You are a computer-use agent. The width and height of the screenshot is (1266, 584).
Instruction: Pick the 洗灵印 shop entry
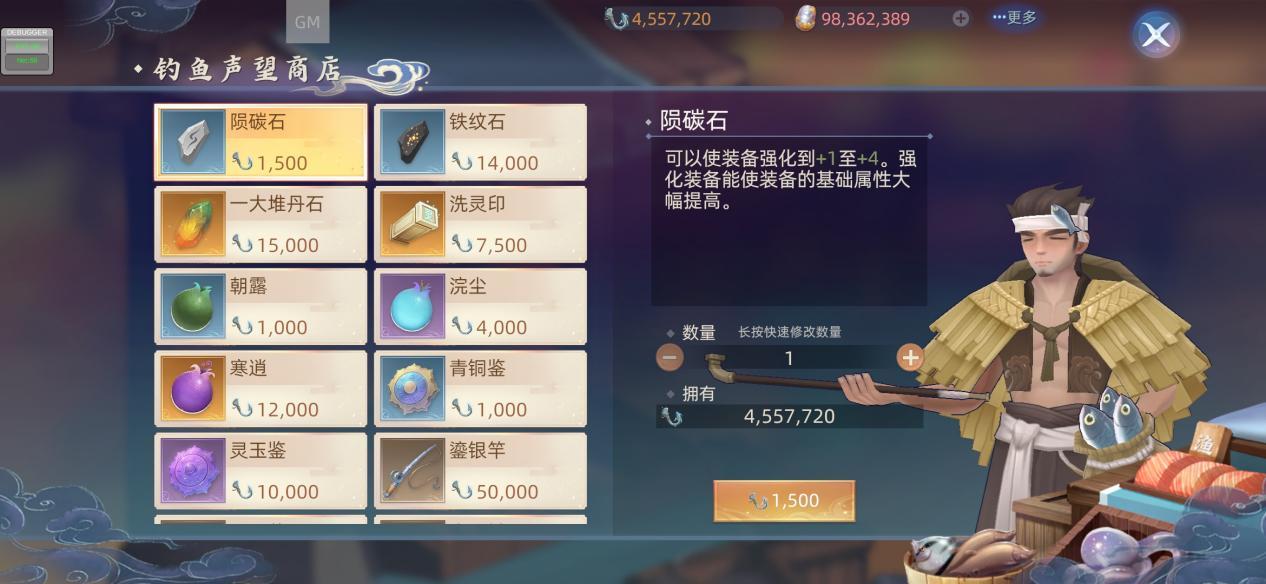click(x=480, y=224)
